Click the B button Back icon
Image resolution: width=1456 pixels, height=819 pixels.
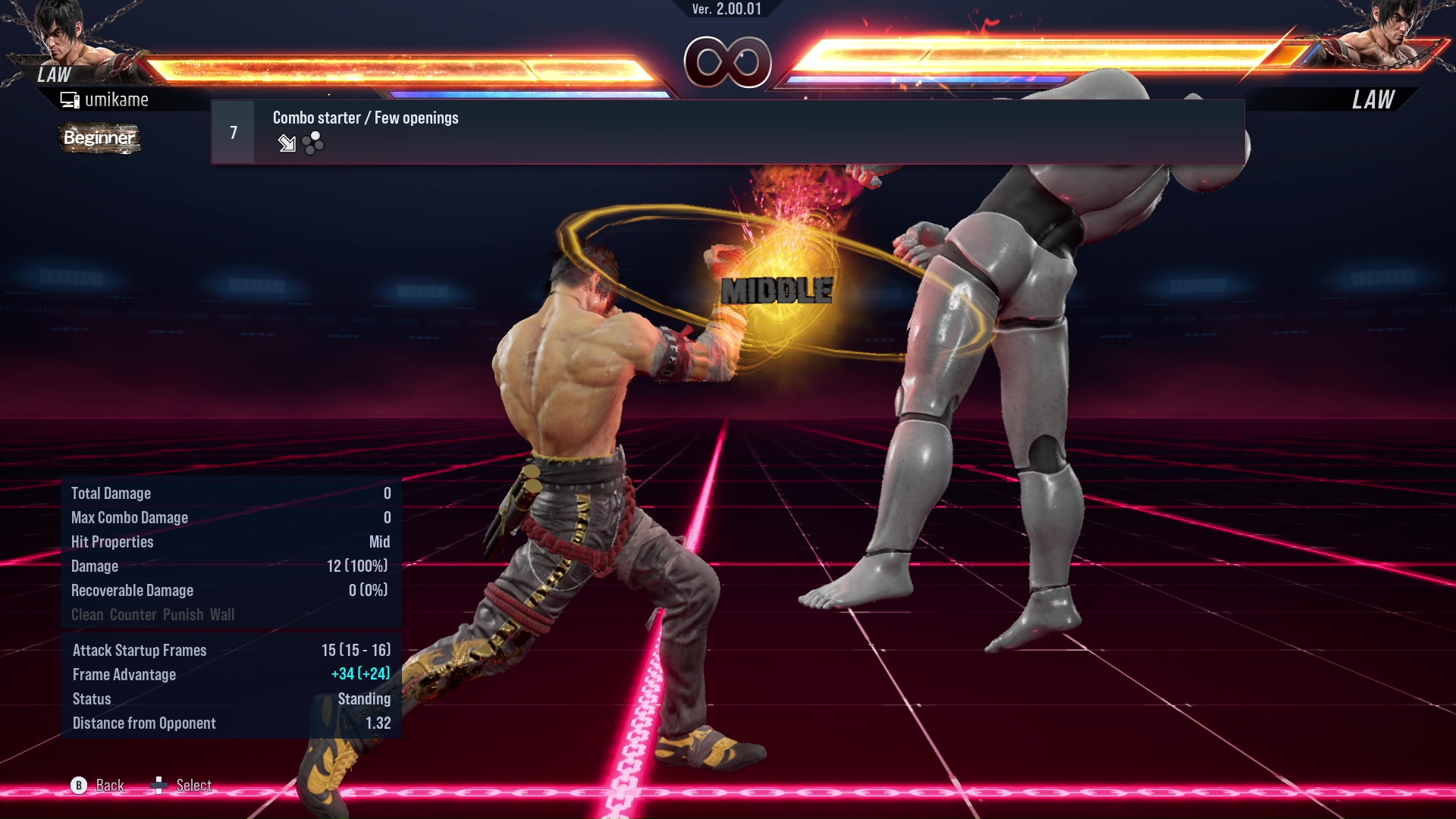(x=77, y=786)
